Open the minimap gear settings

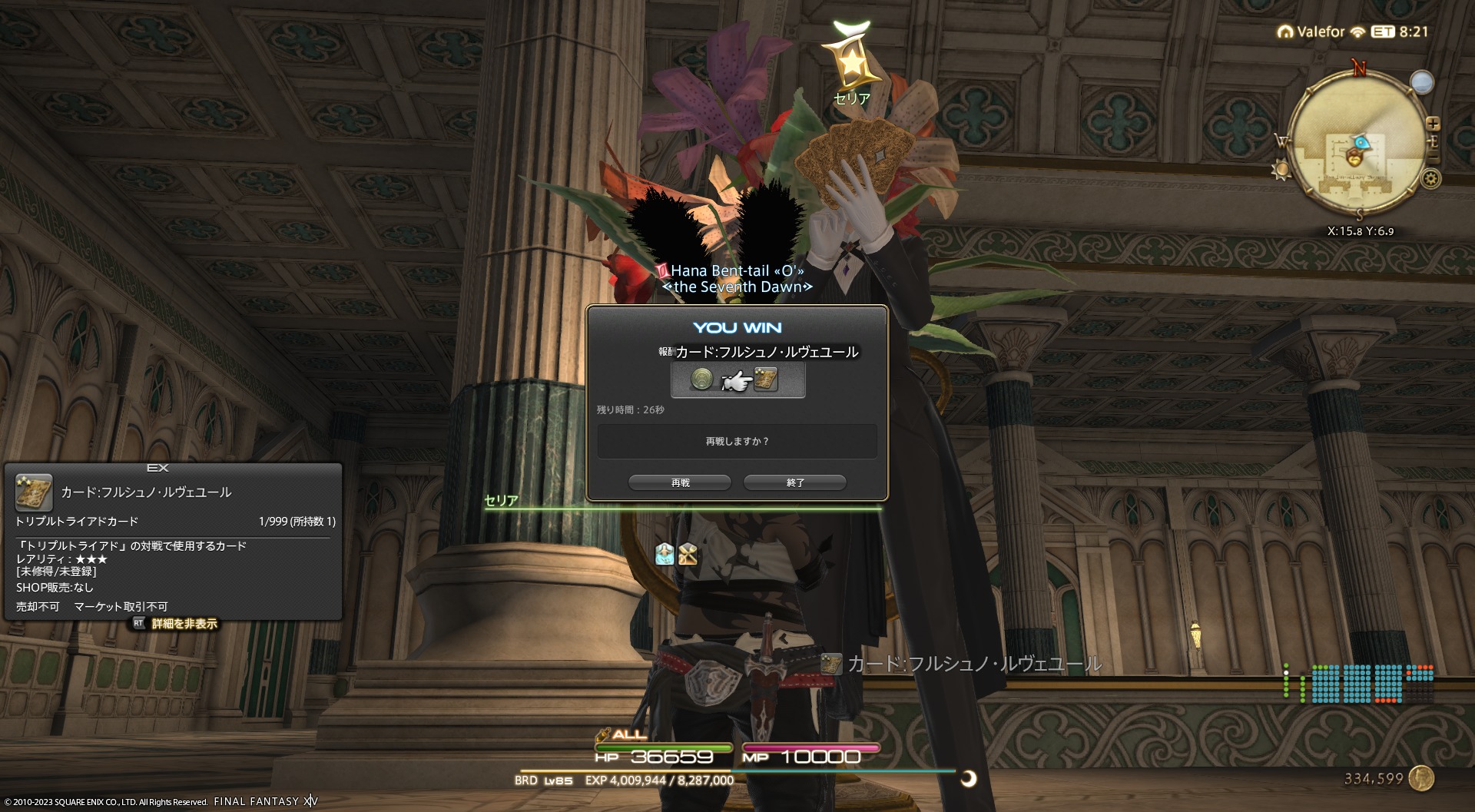1430,179
